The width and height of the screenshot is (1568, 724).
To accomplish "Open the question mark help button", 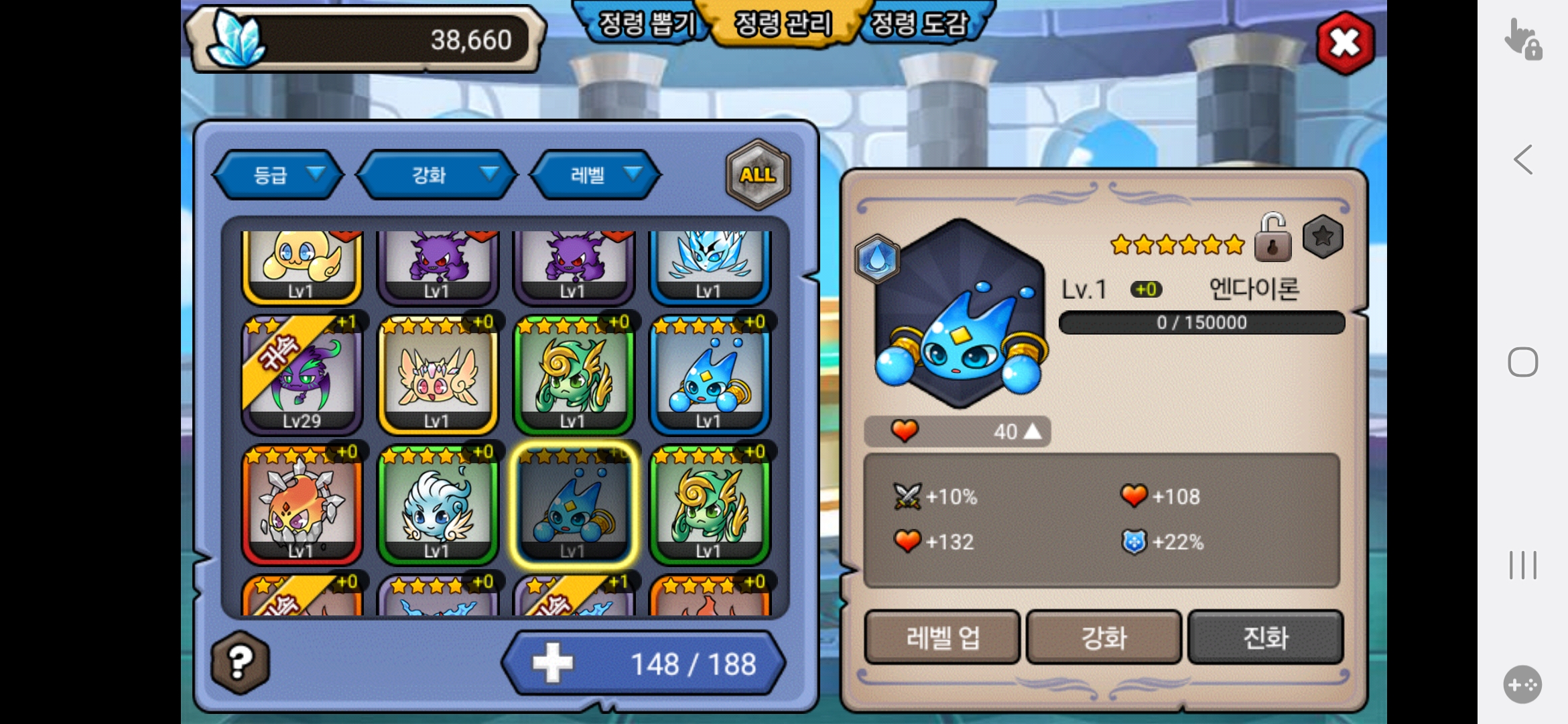I will tap(241, 662).
